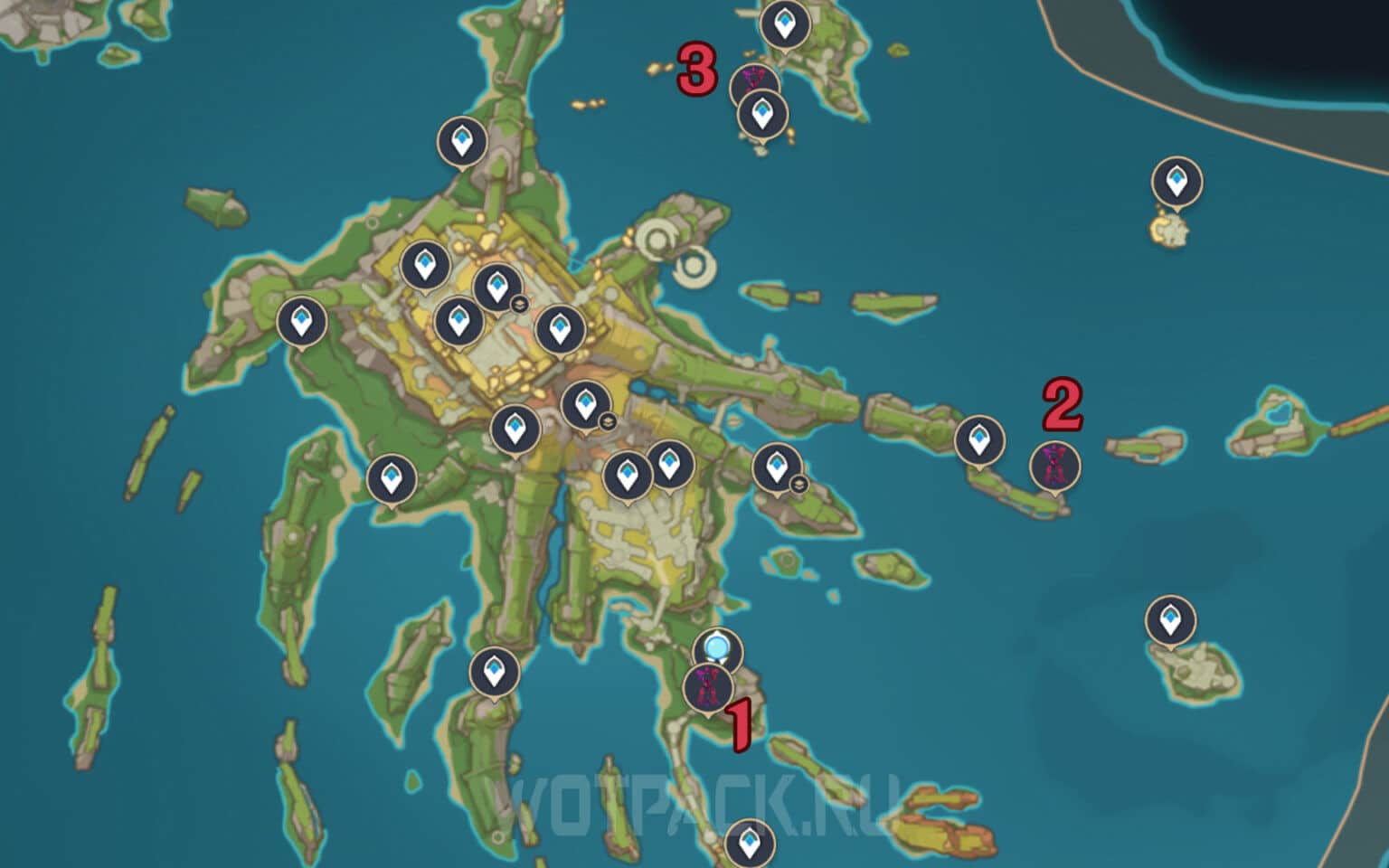This screenshot has width=1389, height=868.
Task: Select the waverider waypoint above marker 1
Action: (x=715, y=646)
